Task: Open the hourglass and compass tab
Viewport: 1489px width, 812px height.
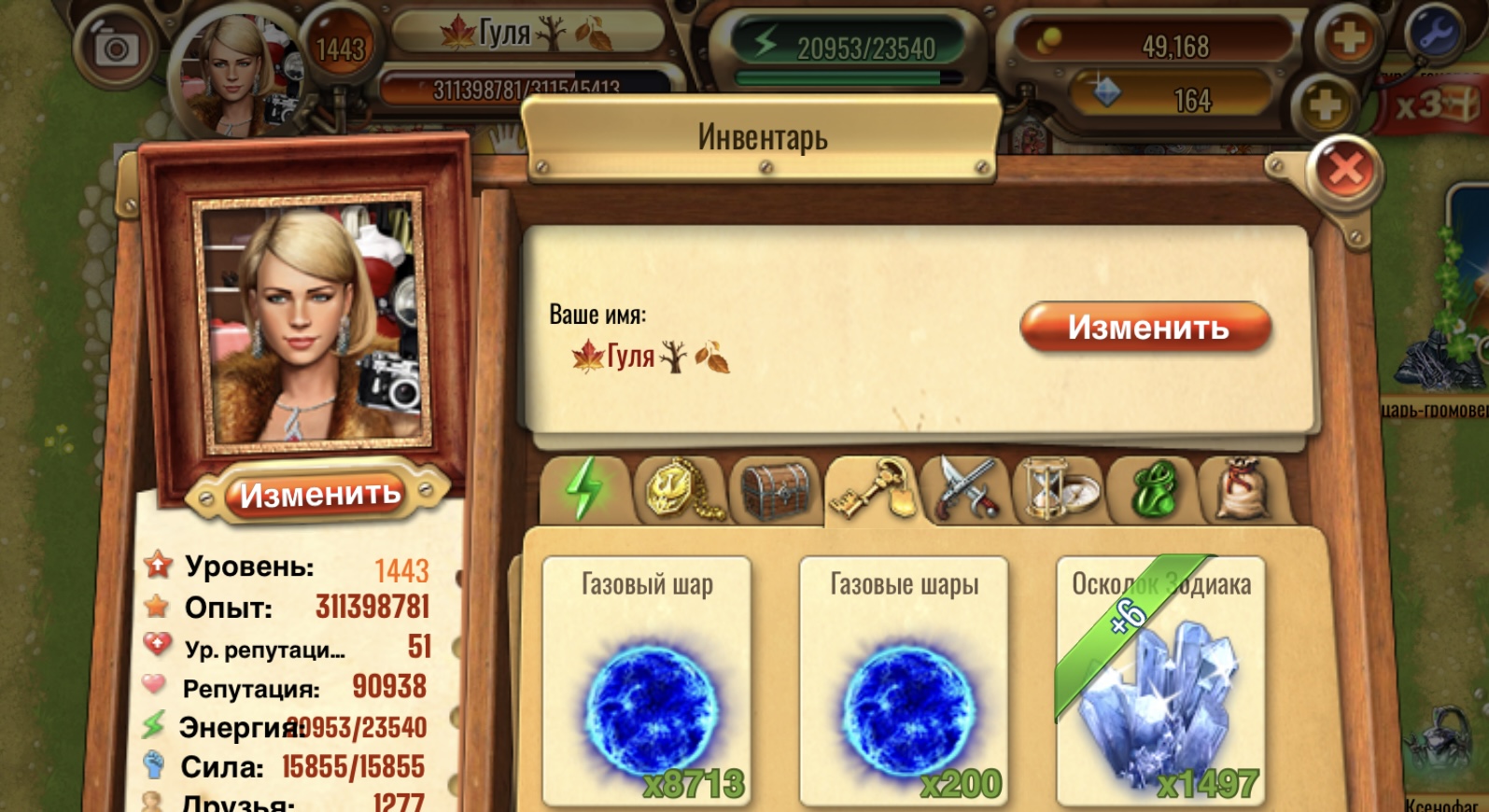Action: click(1060, 489)
